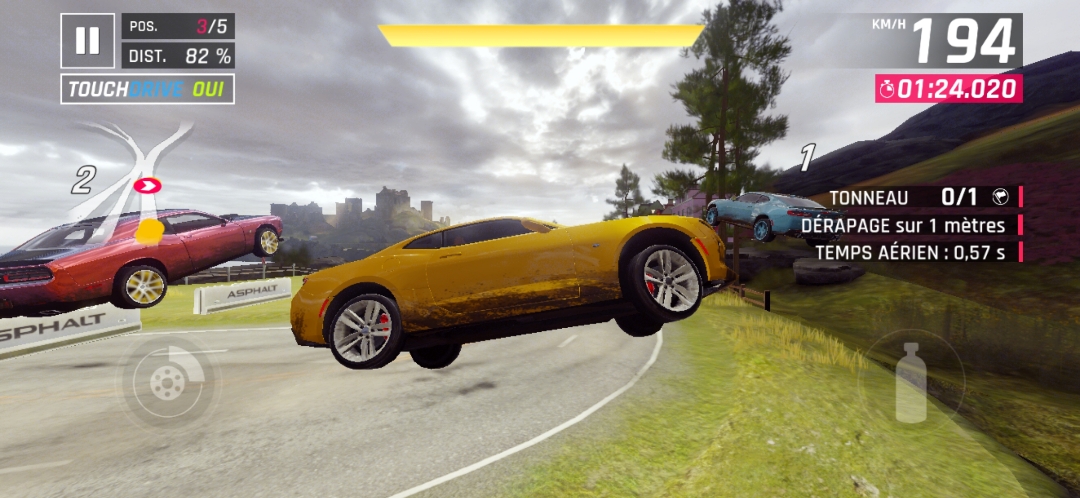Image resolution: width=1080 pixels, height=498 pixels.
Task: Toggle the TouchDrive OUI setting
Action: (148, 89)
